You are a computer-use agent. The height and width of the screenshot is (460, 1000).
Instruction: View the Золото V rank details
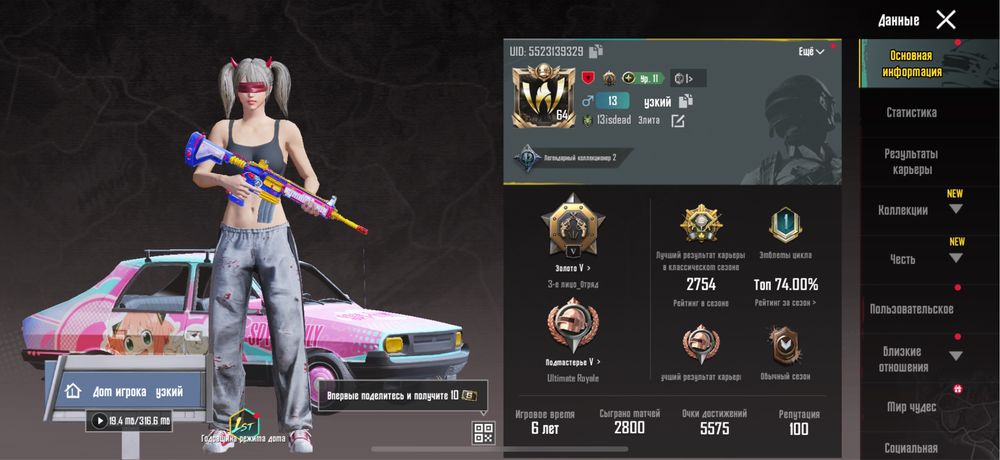[573, 268]
